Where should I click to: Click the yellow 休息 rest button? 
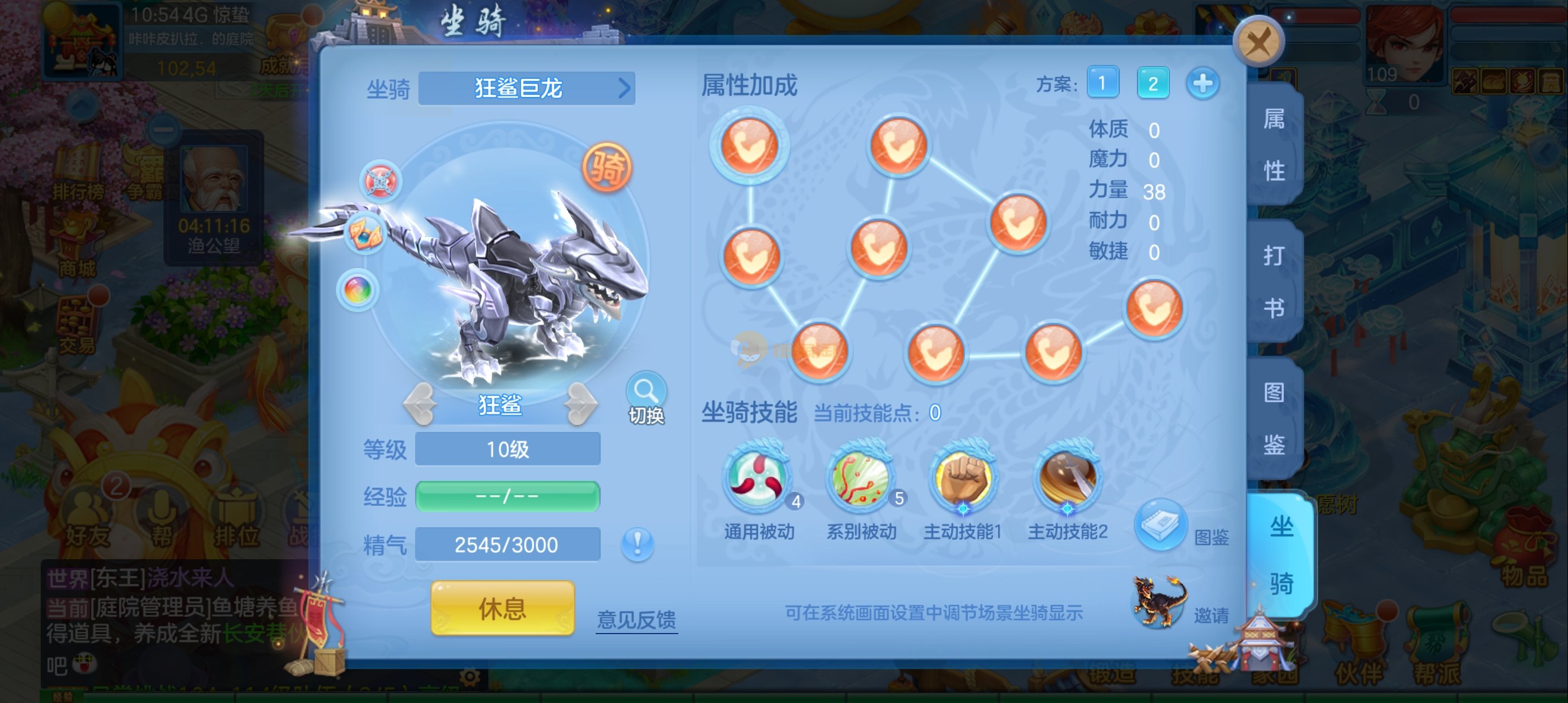(x=502, y=607)
